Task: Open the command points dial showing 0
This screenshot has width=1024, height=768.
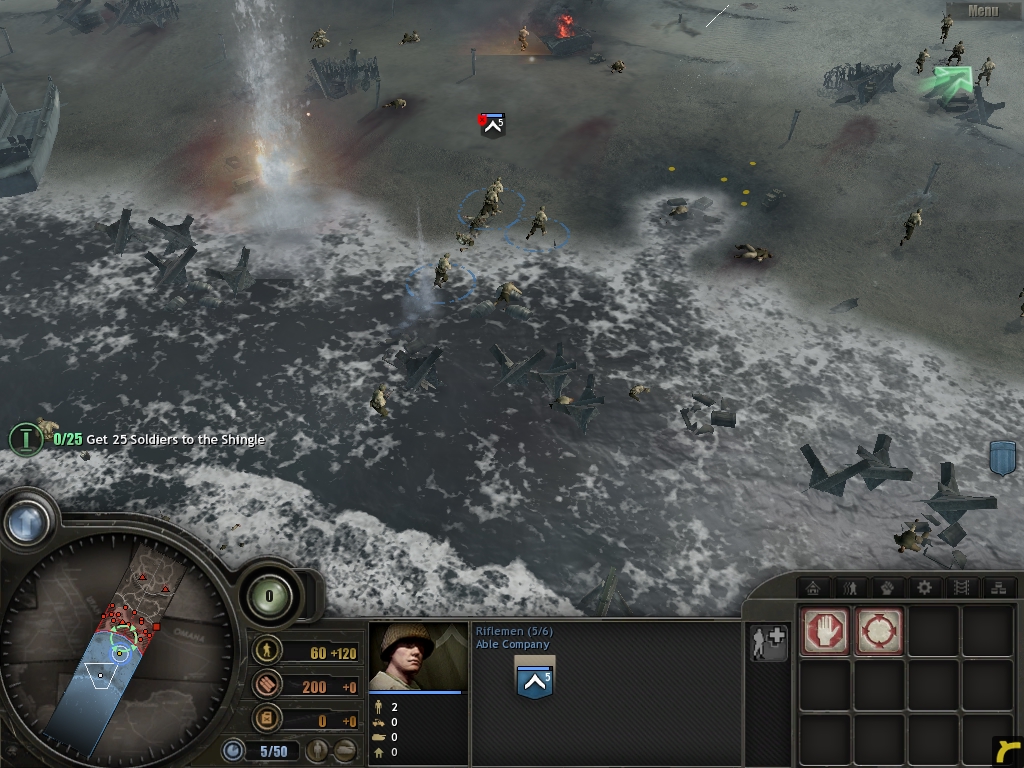Action: point(268,597)
